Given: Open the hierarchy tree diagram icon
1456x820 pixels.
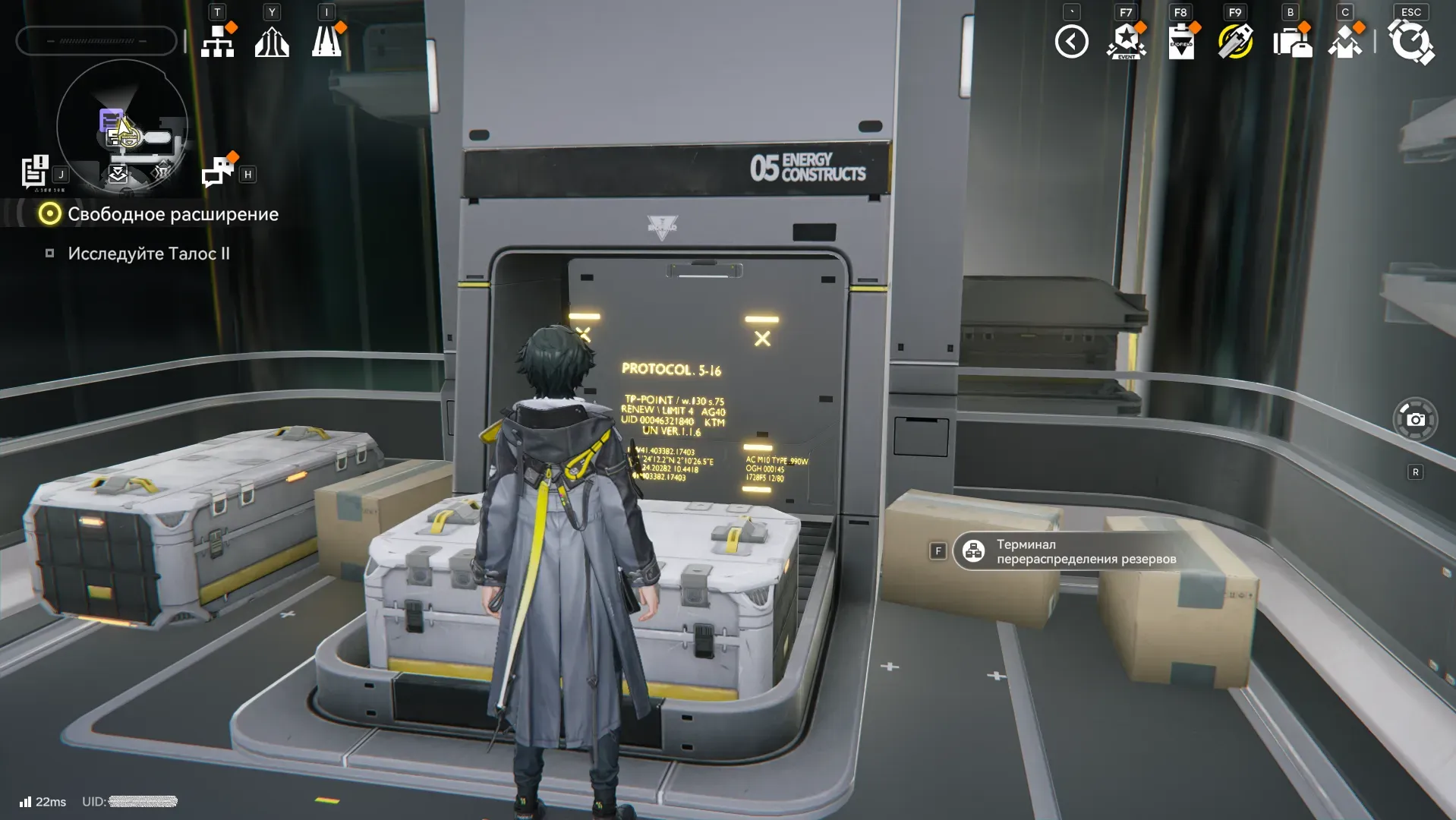Looking at the screenshot, I should click(x=218, y=42).
